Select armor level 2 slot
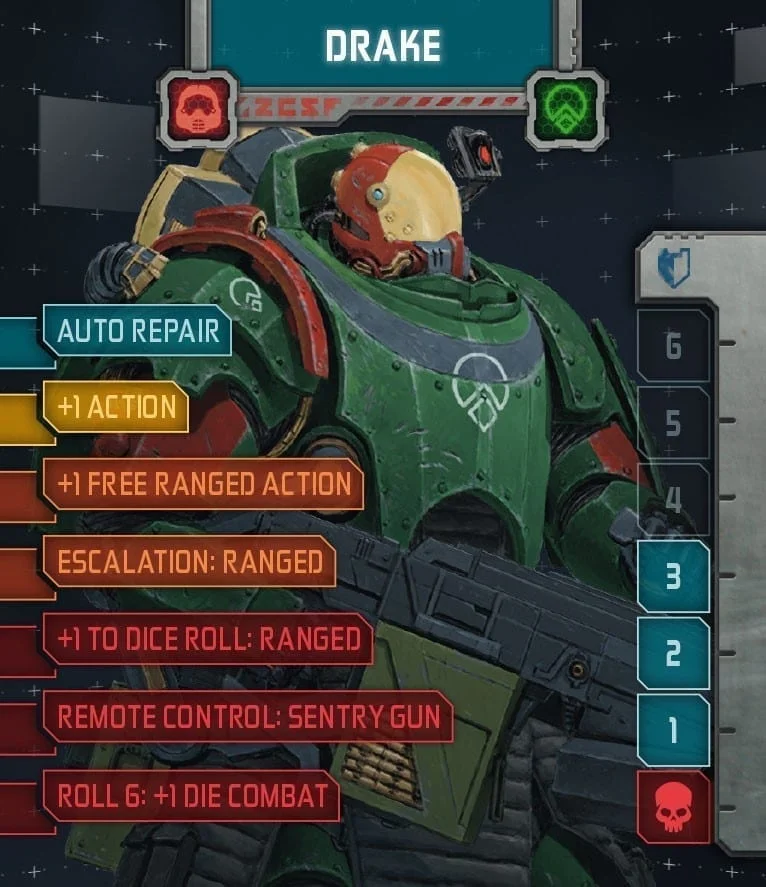766x887 pixels. click(x=673, y=653)
